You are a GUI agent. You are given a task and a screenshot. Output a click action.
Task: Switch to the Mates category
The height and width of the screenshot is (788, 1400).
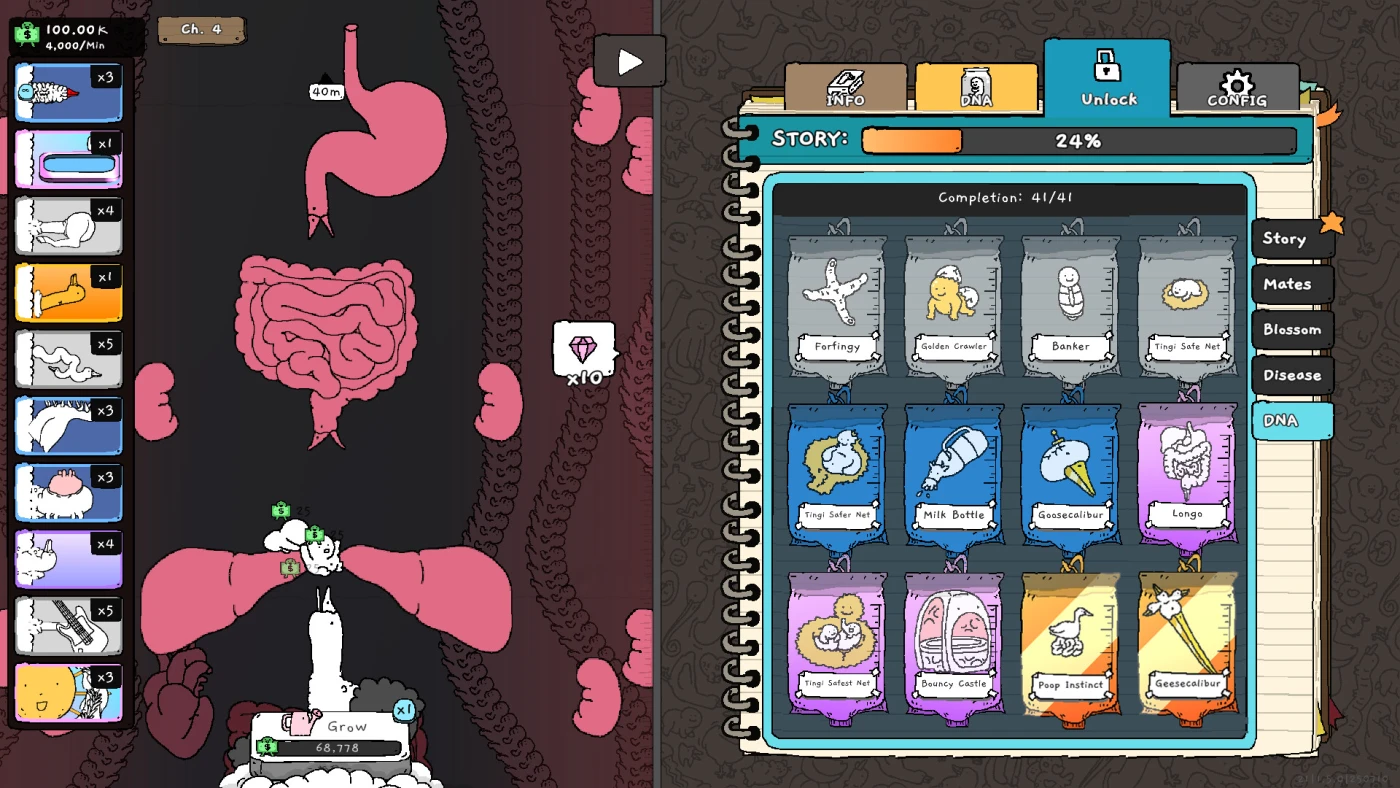click(x=1291, y=284)
